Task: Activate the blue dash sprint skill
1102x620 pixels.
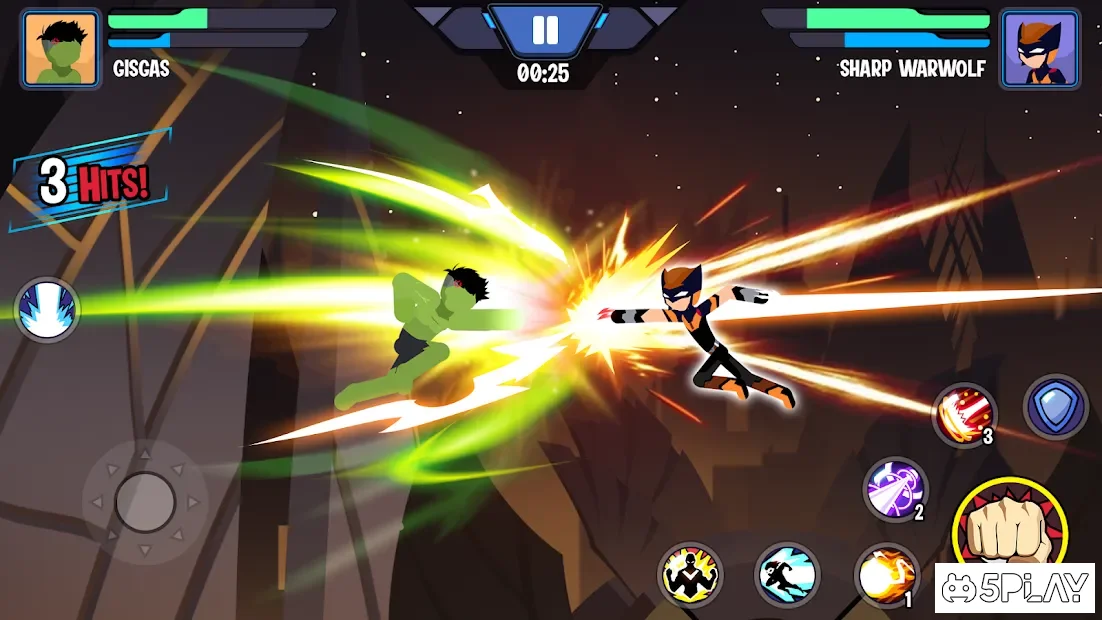Action: 787,575
